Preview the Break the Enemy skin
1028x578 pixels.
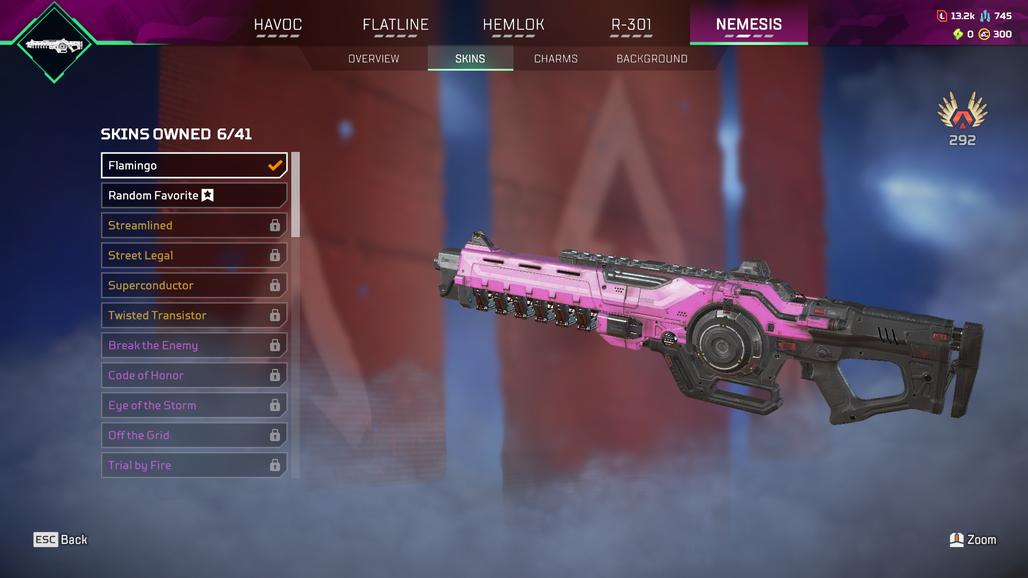click(x=194, y=345)
